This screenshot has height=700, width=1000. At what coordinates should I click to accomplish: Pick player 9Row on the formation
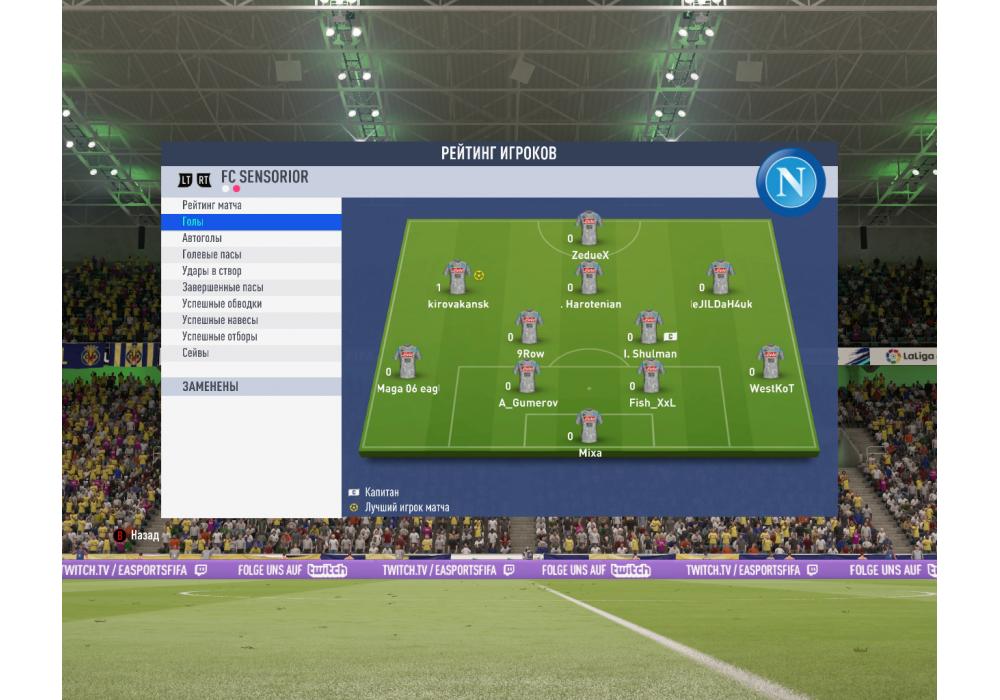pos(529,328)
